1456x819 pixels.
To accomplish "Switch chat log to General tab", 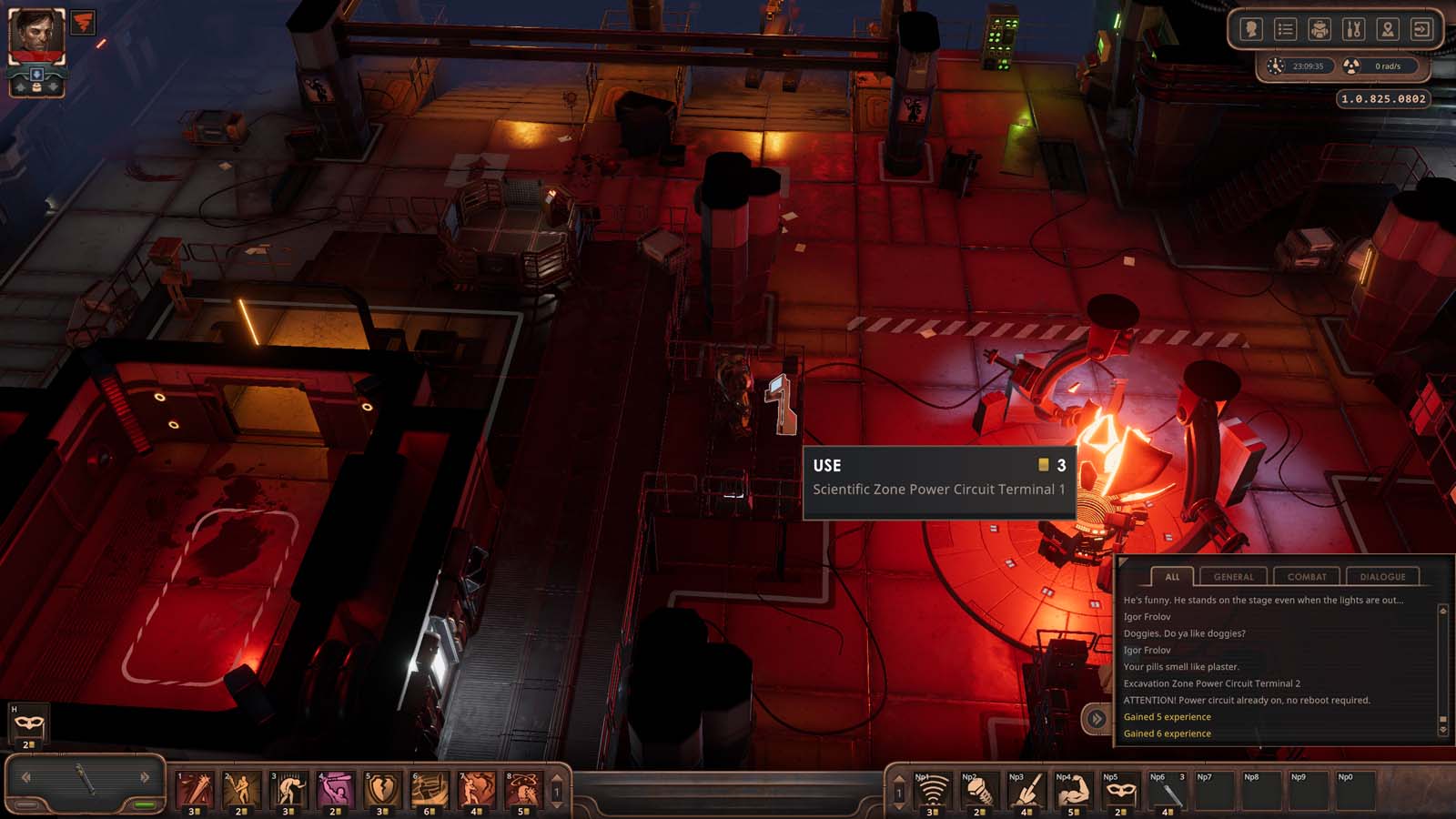I will [x=1233, y=577].
